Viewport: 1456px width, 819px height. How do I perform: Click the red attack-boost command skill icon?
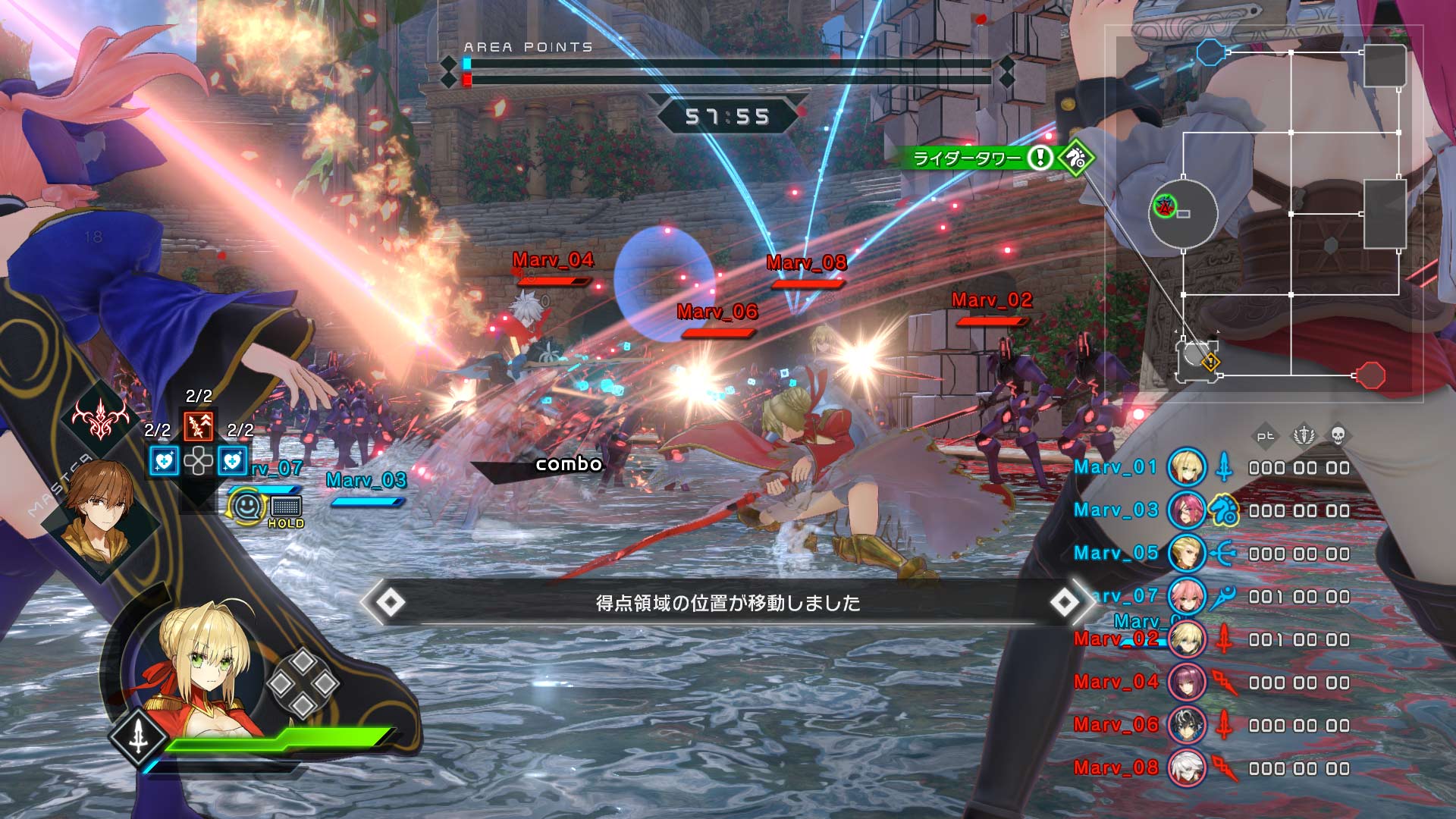(198, 425)
